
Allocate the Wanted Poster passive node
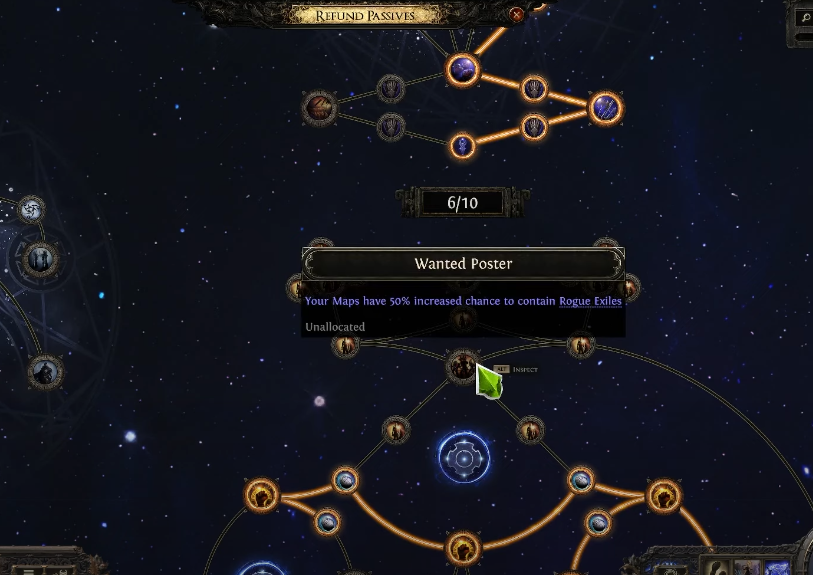(x=463, y=367)
